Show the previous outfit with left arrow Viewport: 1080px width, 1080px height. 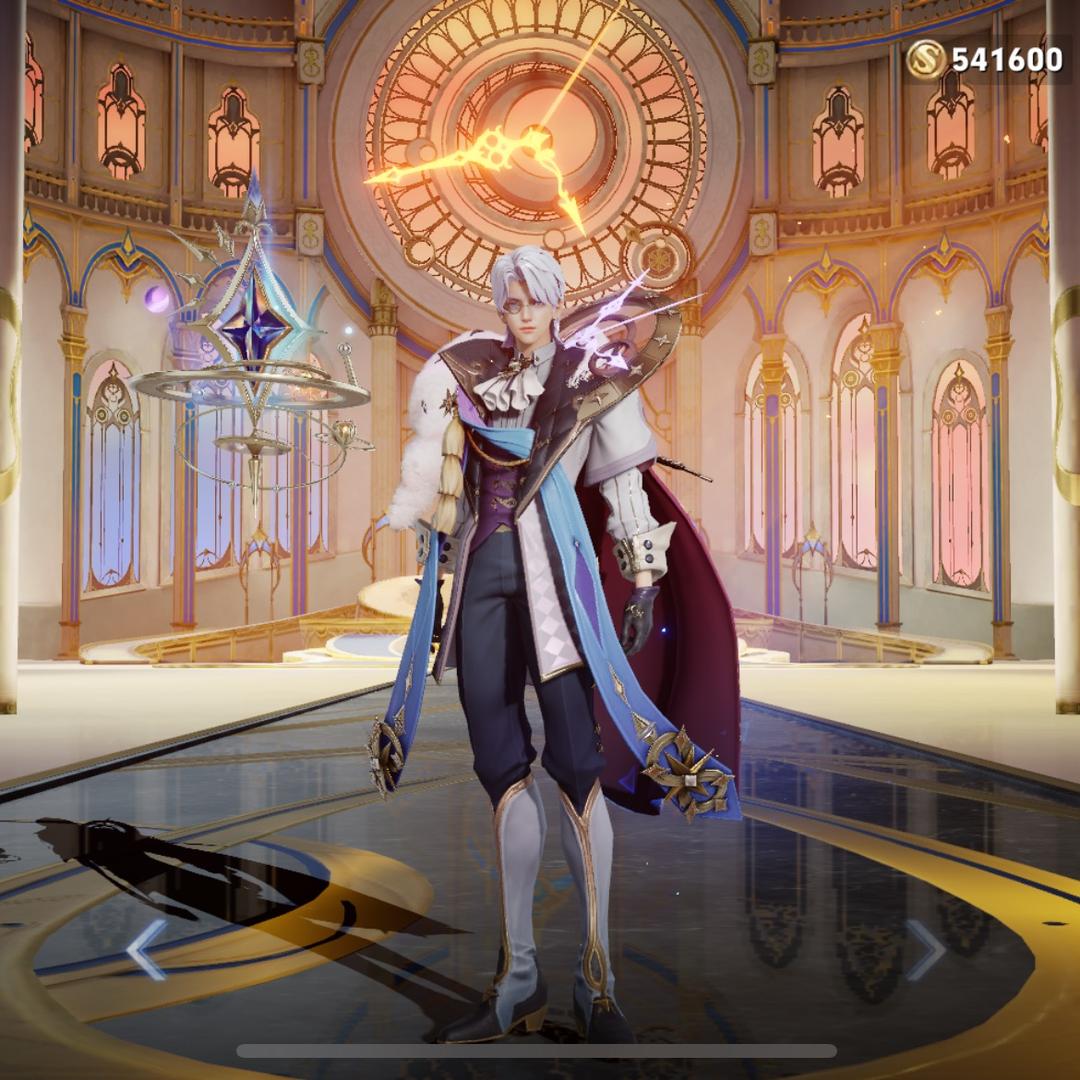coord(146,949)
